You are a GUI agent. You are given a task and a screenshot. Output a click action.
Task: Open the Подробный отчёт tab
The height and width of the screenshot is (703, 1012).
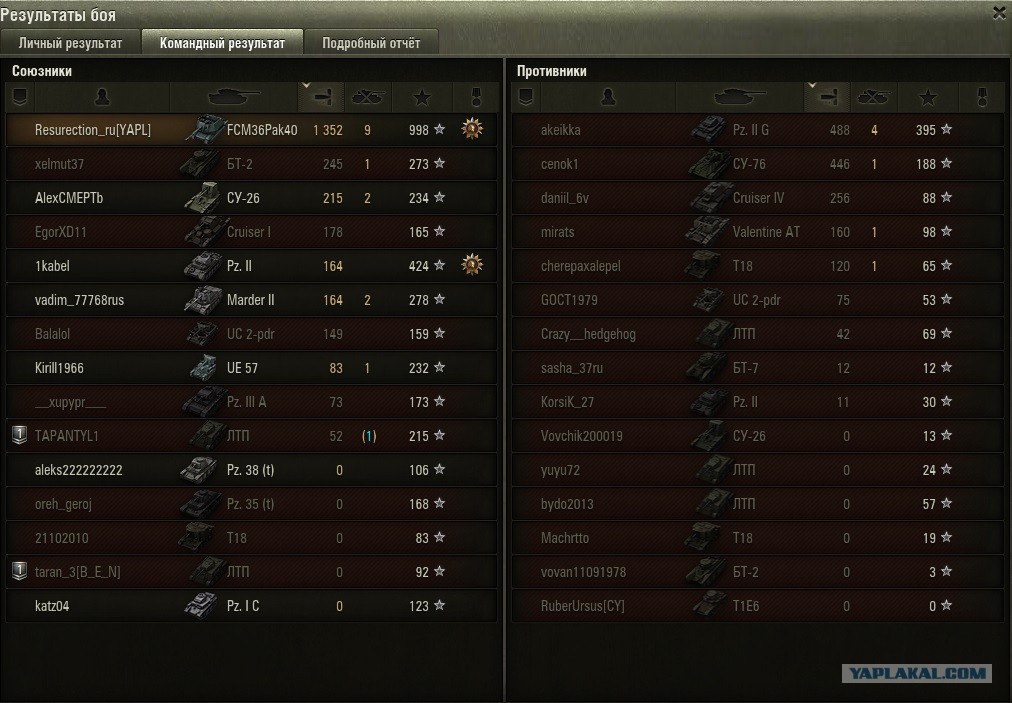tap(371, 43)
